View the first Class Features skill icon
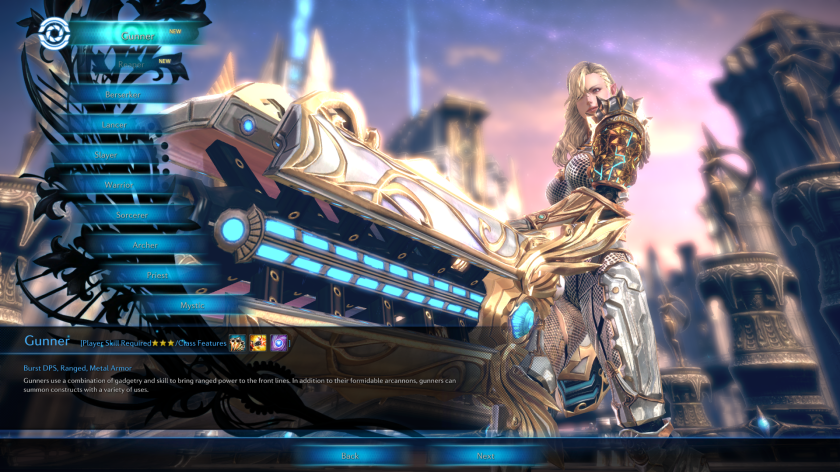 tap(238, 343)
